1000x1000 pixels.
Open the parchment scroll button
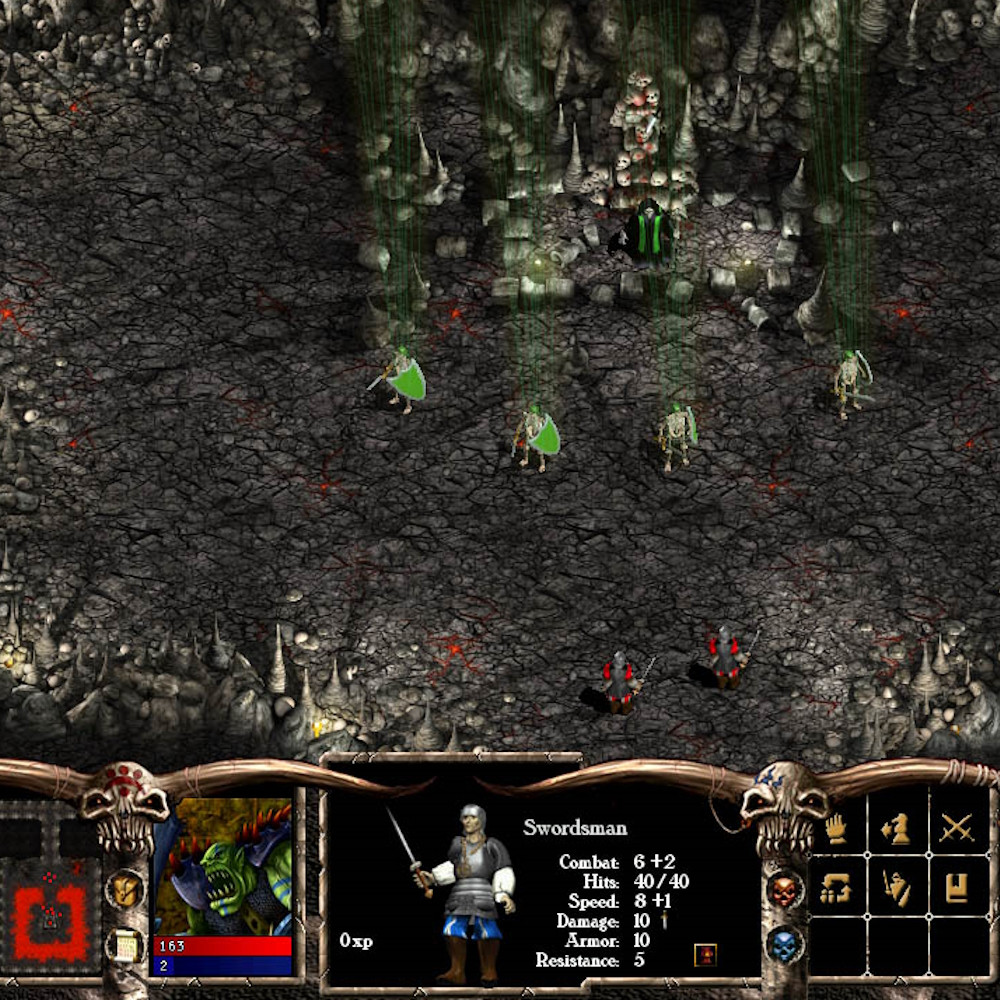pyautogui.click(x=125, y=946)
